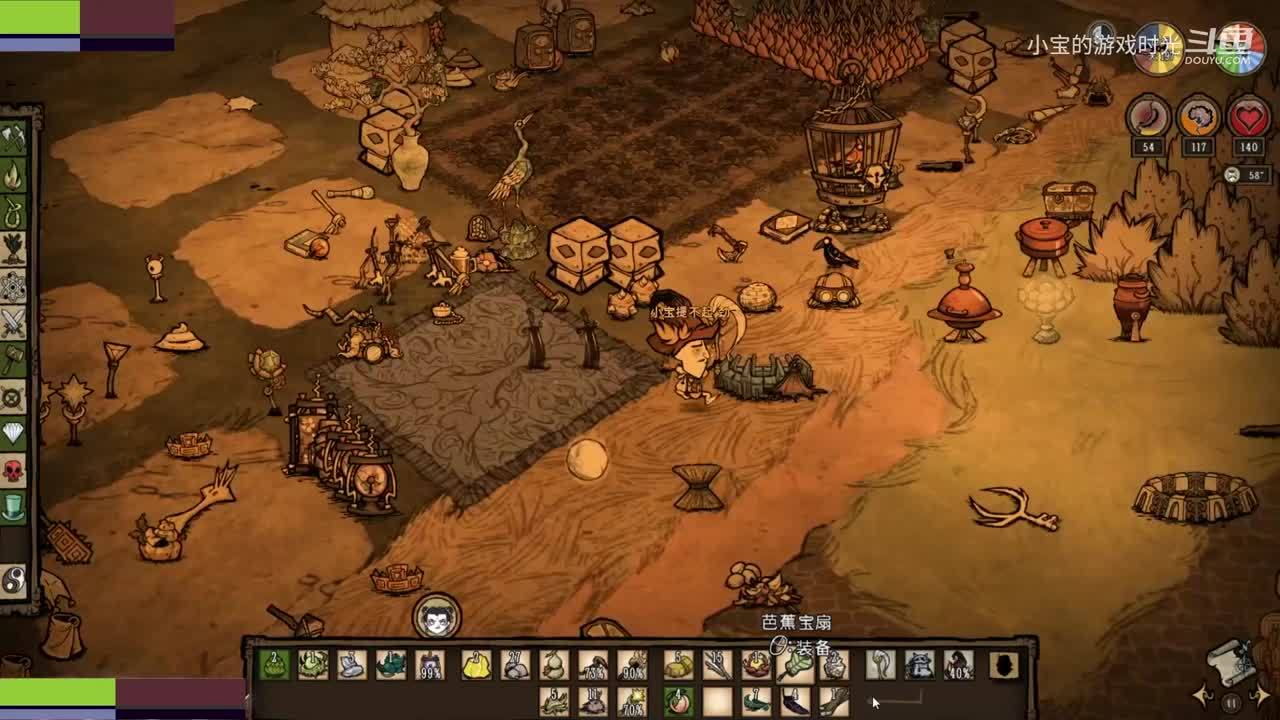Viewport: 1280px width, 720px height.
Task: Open the Tools crafting tab
Action: [13, 139]
